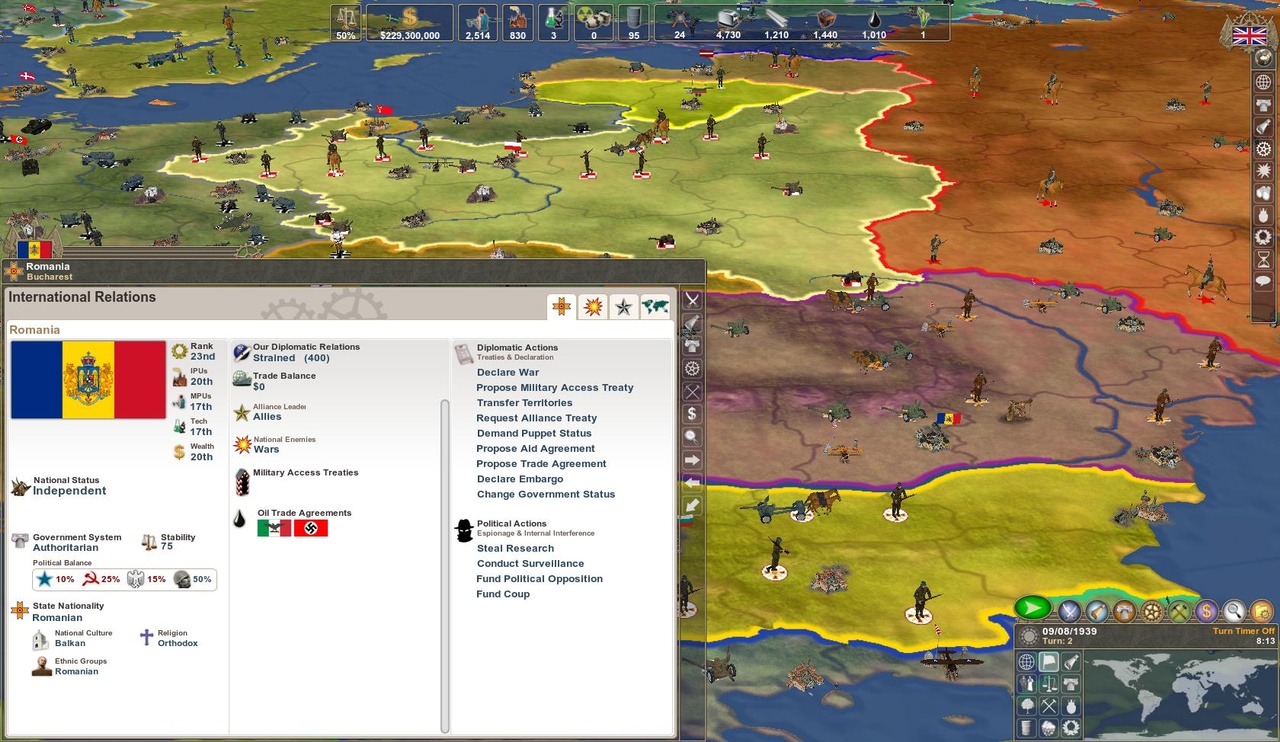
Task: Toggle the Turn Timer setting
Action: point(1244,630)
